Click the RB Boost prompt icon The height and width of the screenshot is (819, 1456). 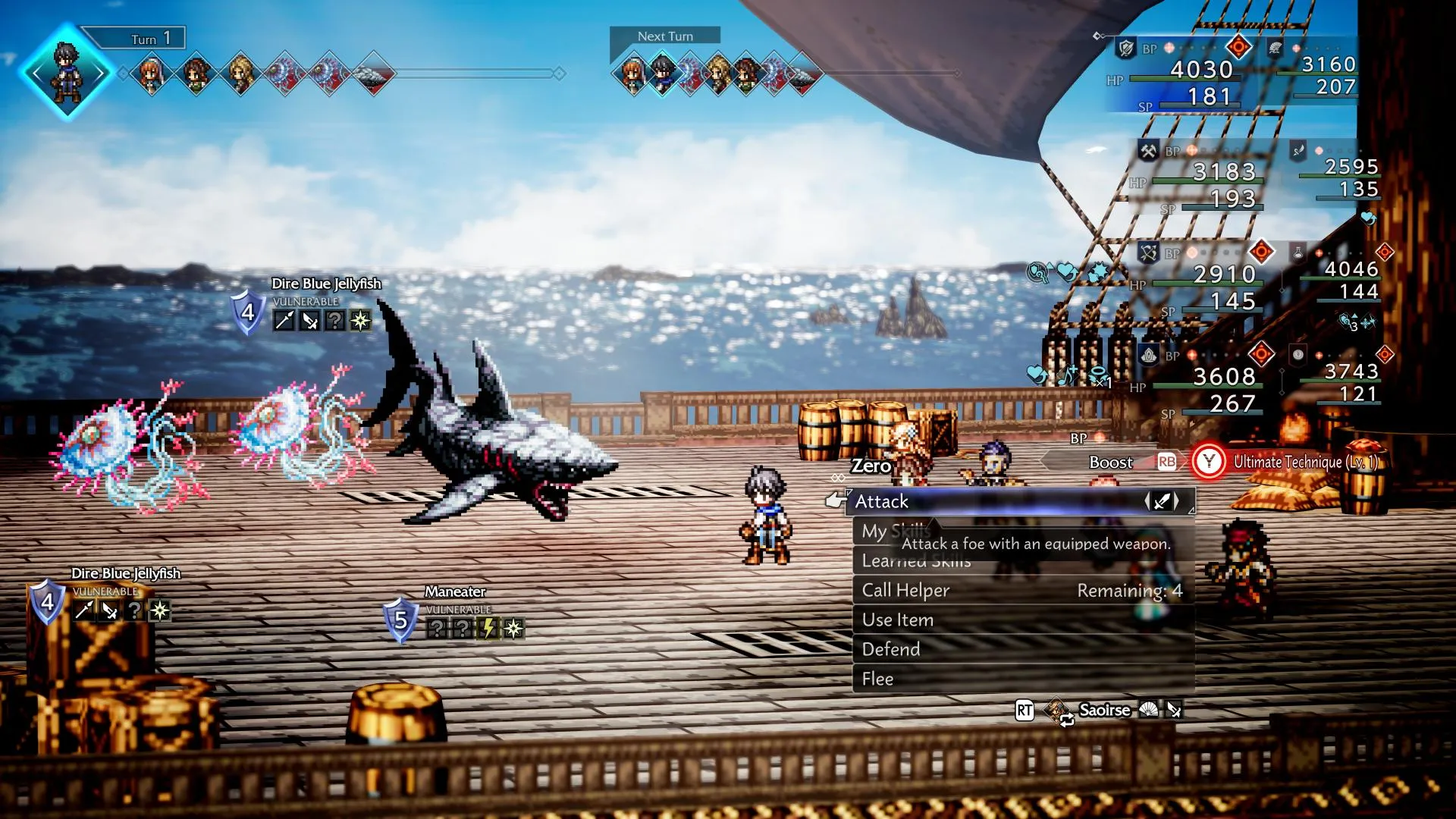[x=1168, y=462]
